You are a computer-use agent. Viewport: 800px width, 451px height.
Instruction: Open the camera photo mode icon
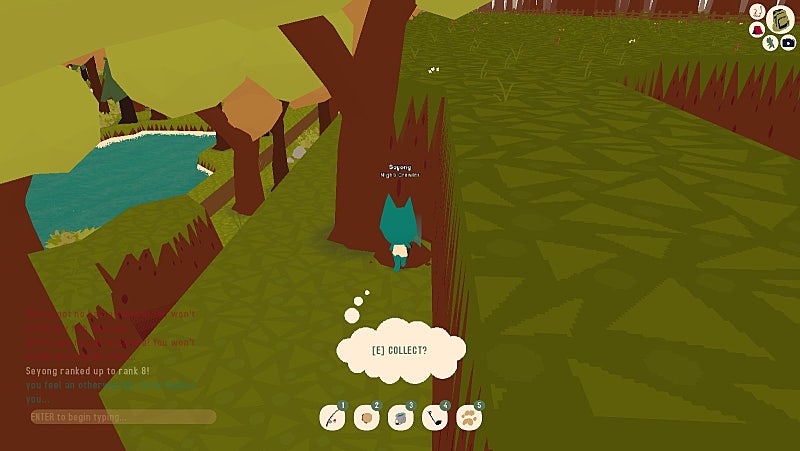point(788,43)
